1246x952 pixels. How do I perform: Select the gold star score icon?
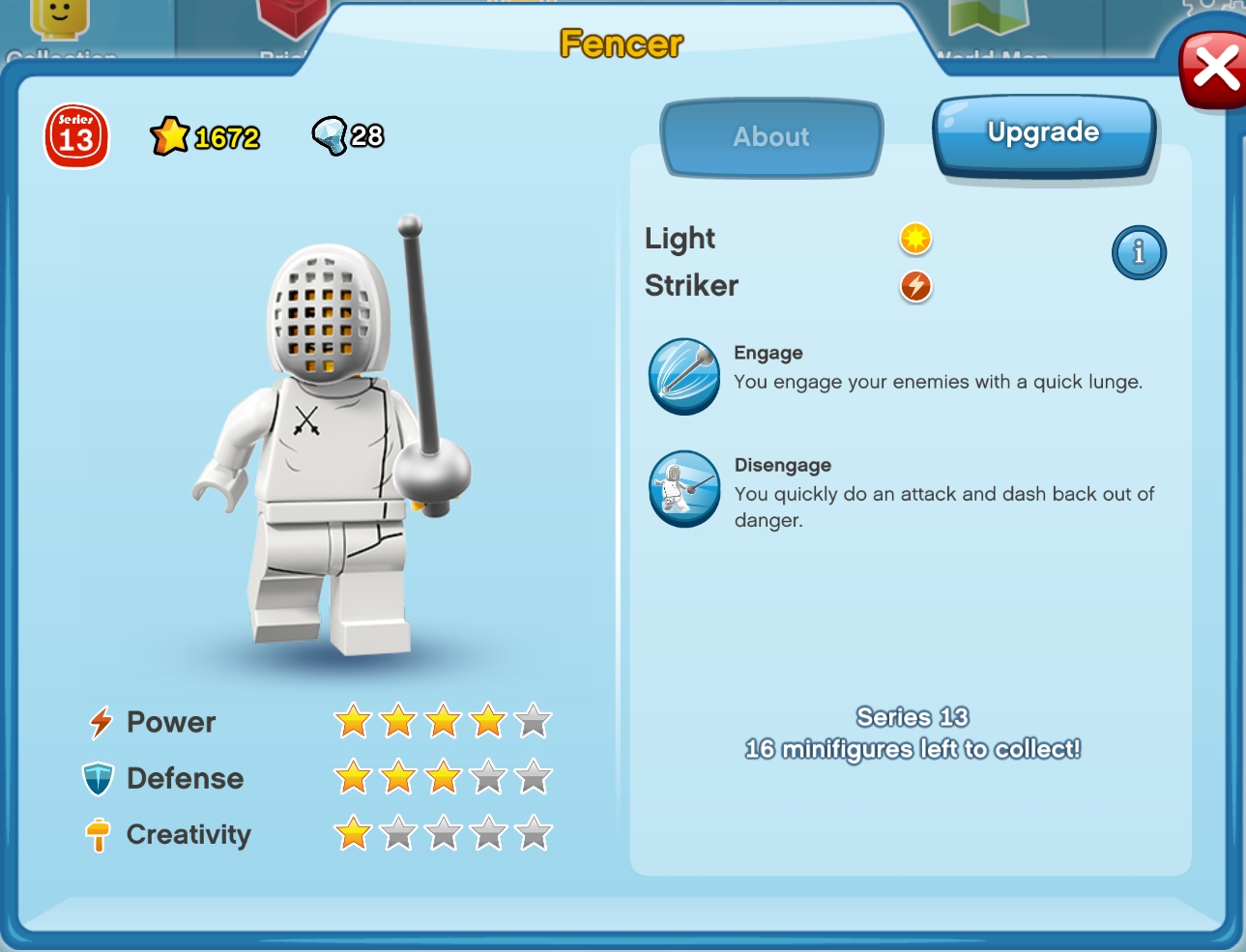(171, 135)
